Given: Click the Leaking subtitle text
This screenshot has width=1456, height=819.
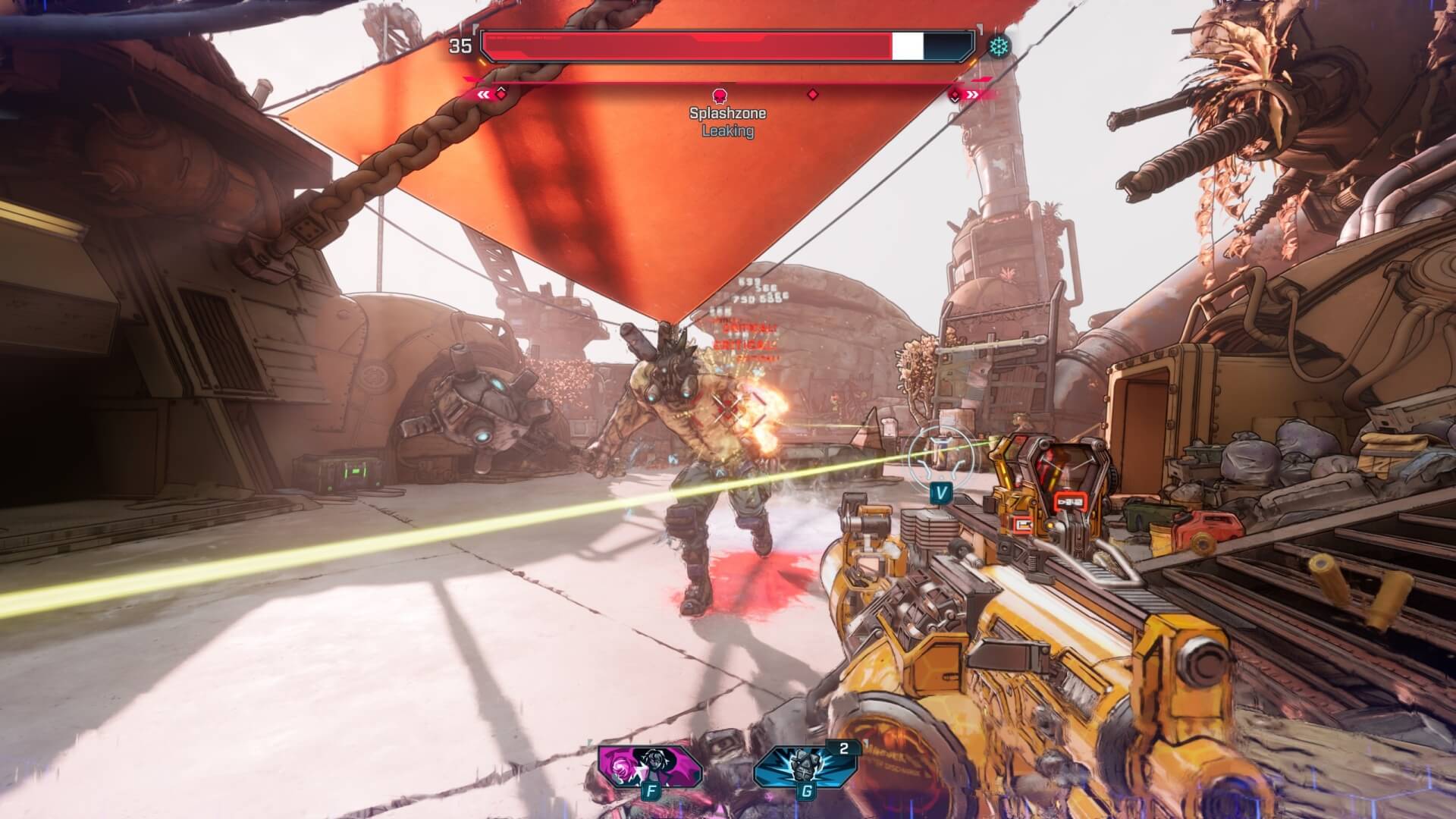Looking at the screenshot, I should pyautogui.click(x=726, y=130).
